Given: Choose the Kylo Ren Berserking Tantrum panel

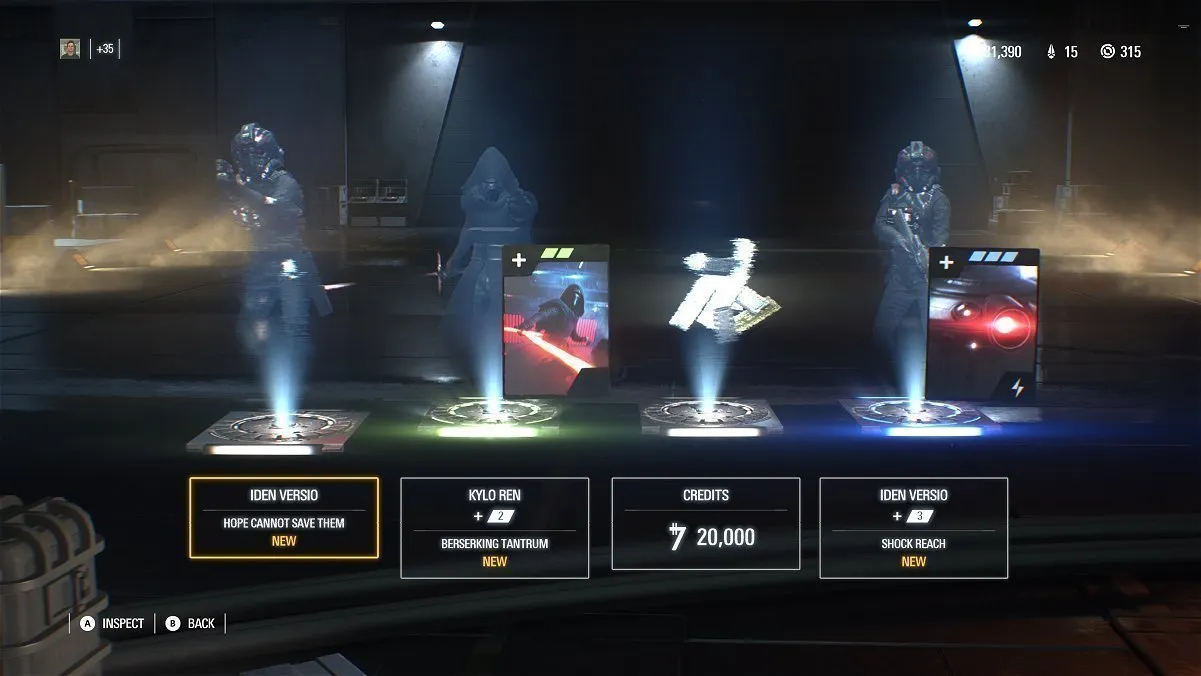Looking at the screenshot, I should pyautogui.click(x=494, y=528).
